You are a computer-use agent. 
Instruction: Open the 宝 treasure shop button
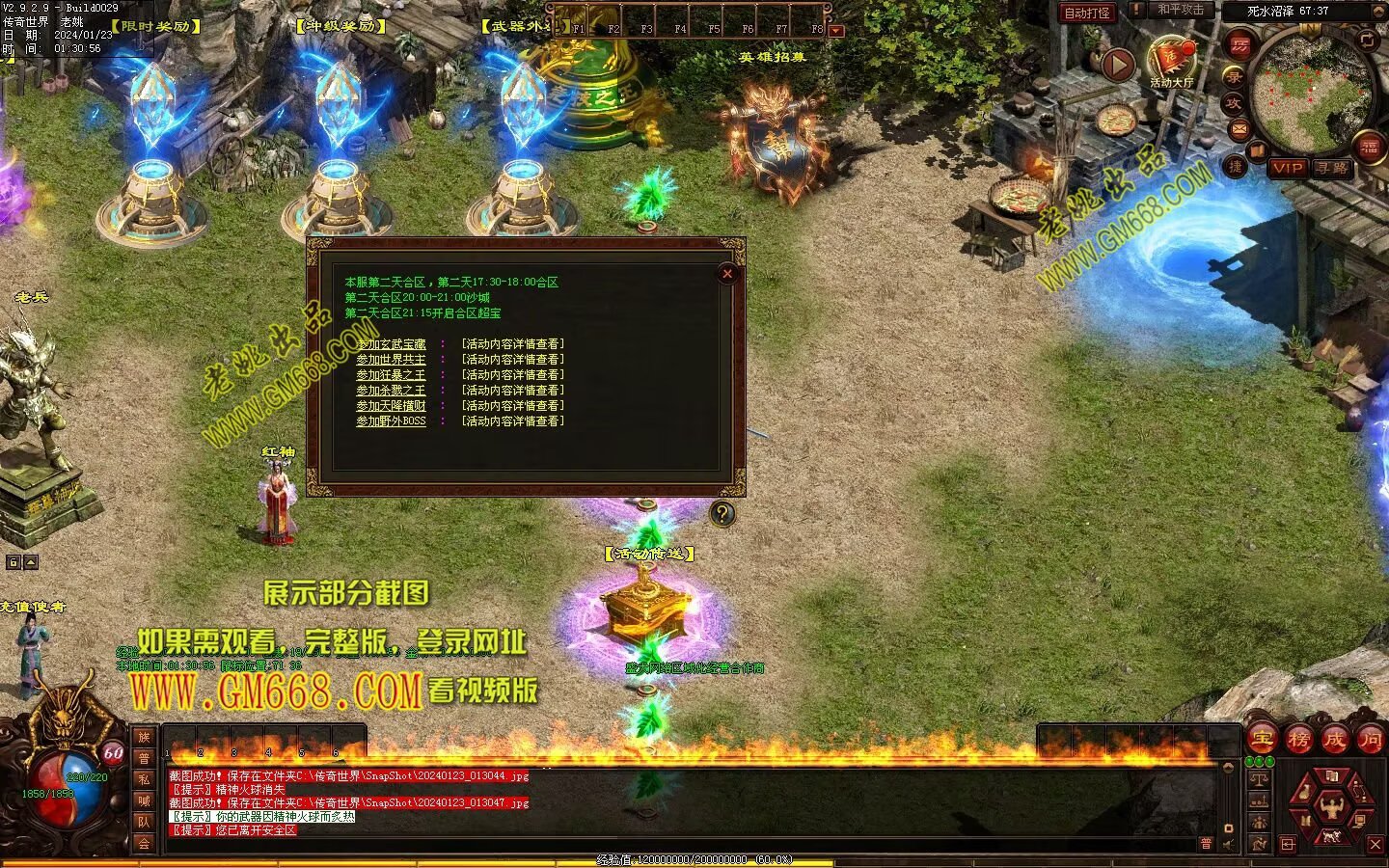tap(1262, 740)
